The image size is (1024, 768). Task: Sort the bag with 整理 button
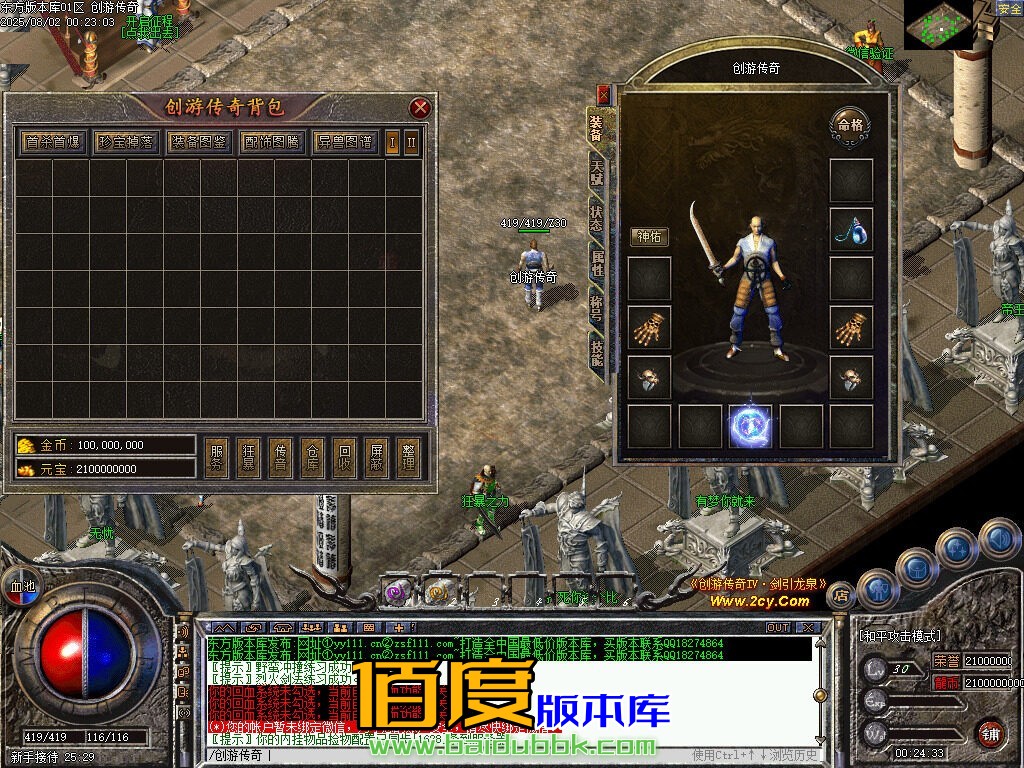(407, 458)
